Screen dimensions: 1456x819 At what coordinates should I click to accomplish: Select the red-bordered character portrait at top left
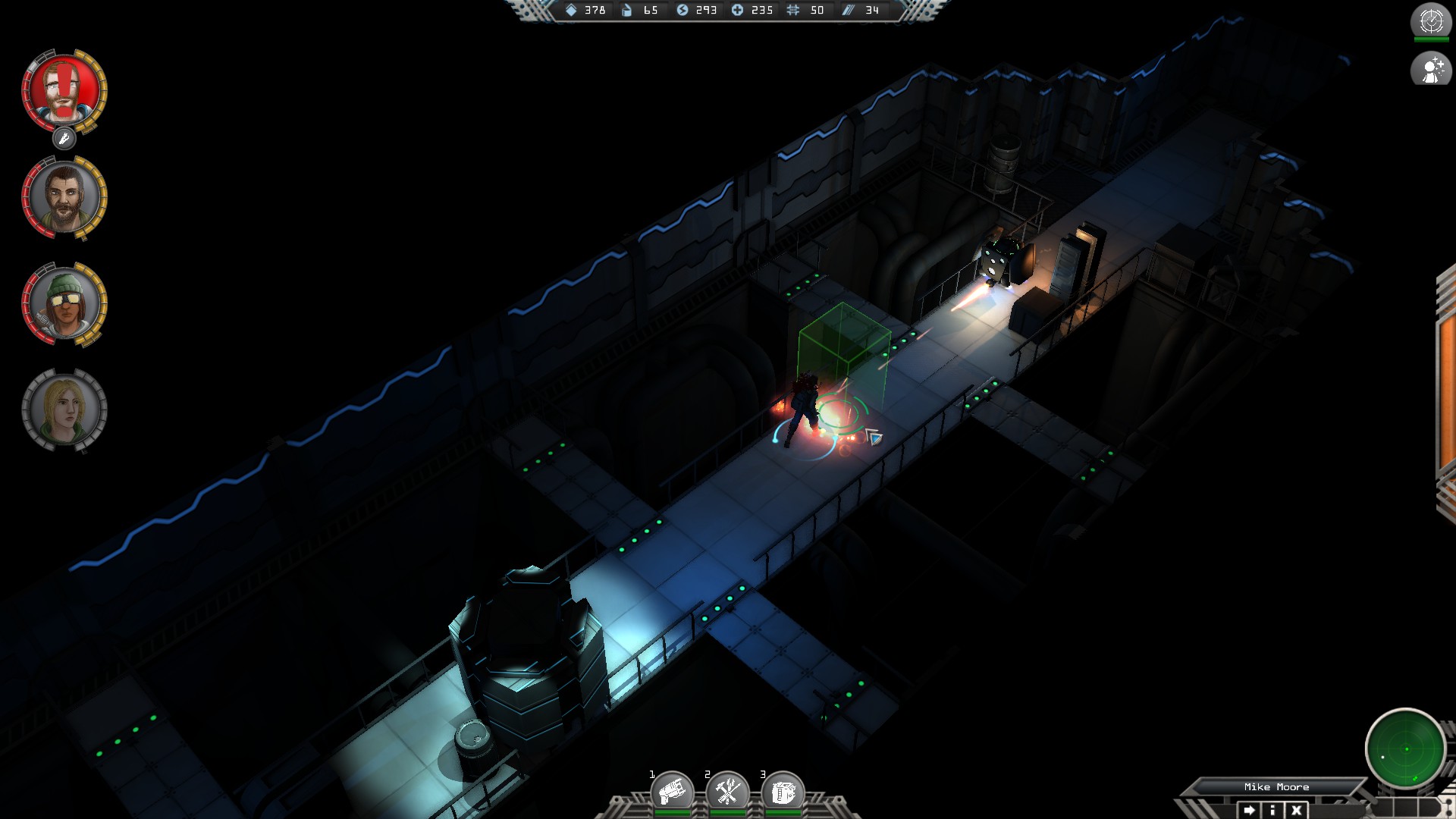(64, 91)
